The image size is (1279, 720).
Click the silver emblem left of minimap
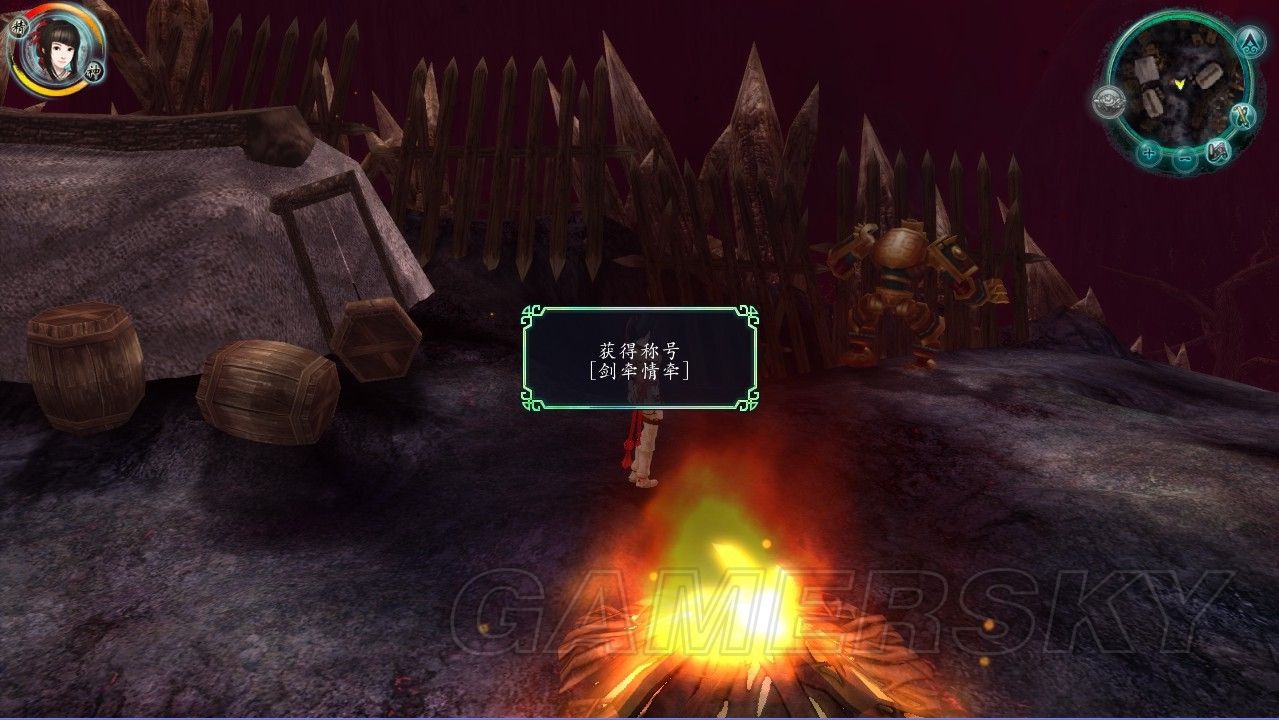click(x=1108, y=101)
